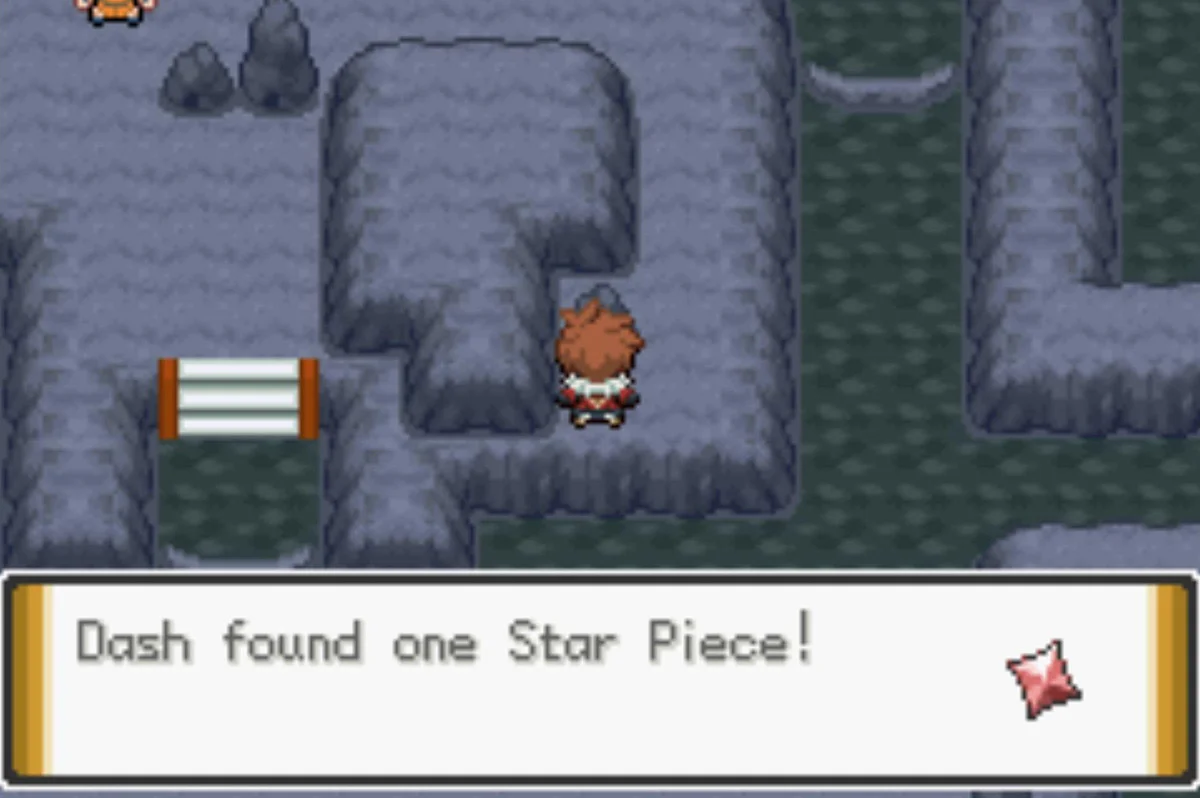Click the Star Piece item icon

(x=1043, y=680)
